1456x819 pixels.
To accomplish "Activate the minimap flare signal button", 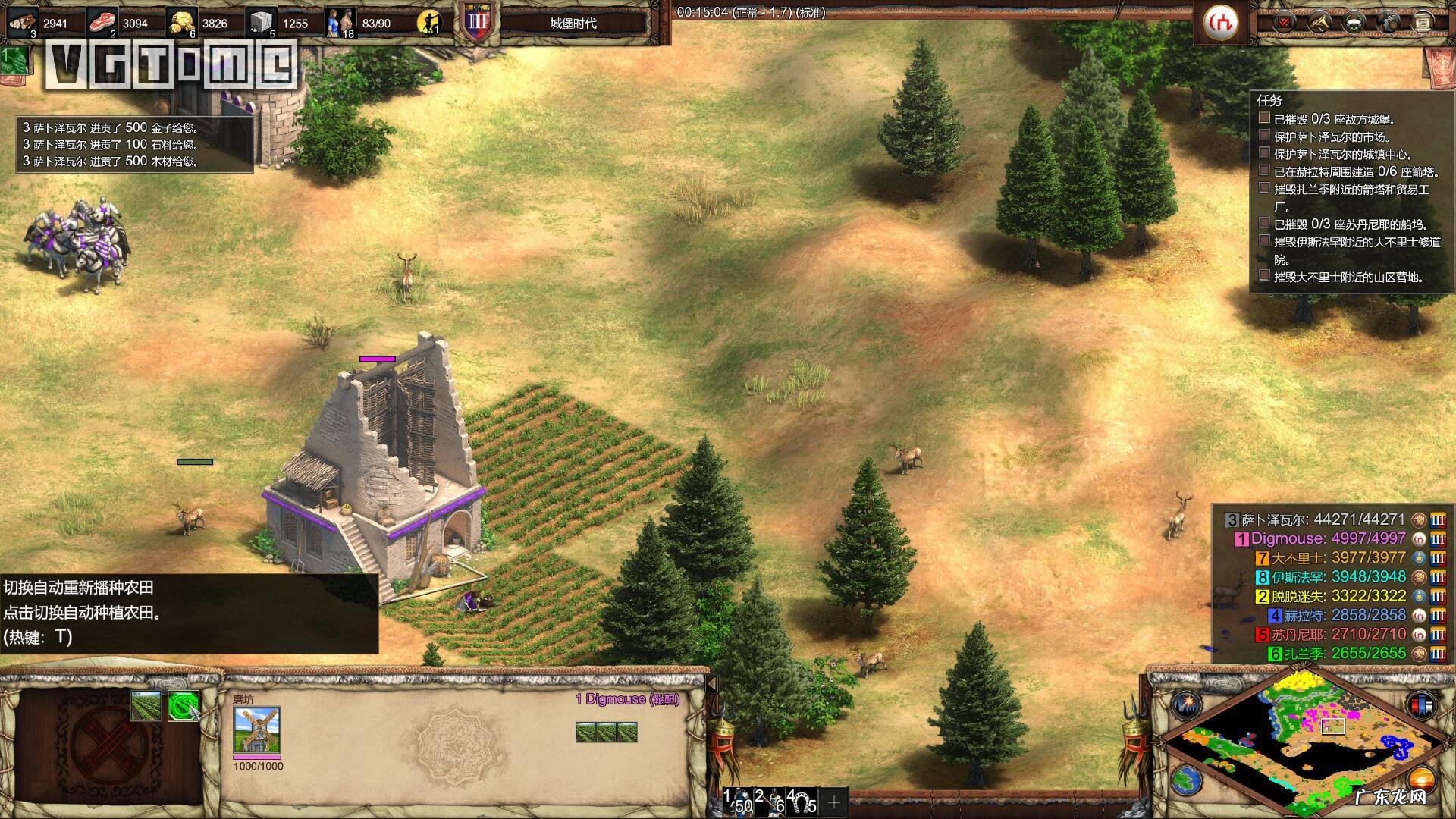I will pyautogui.click(x=1187, y=705).
